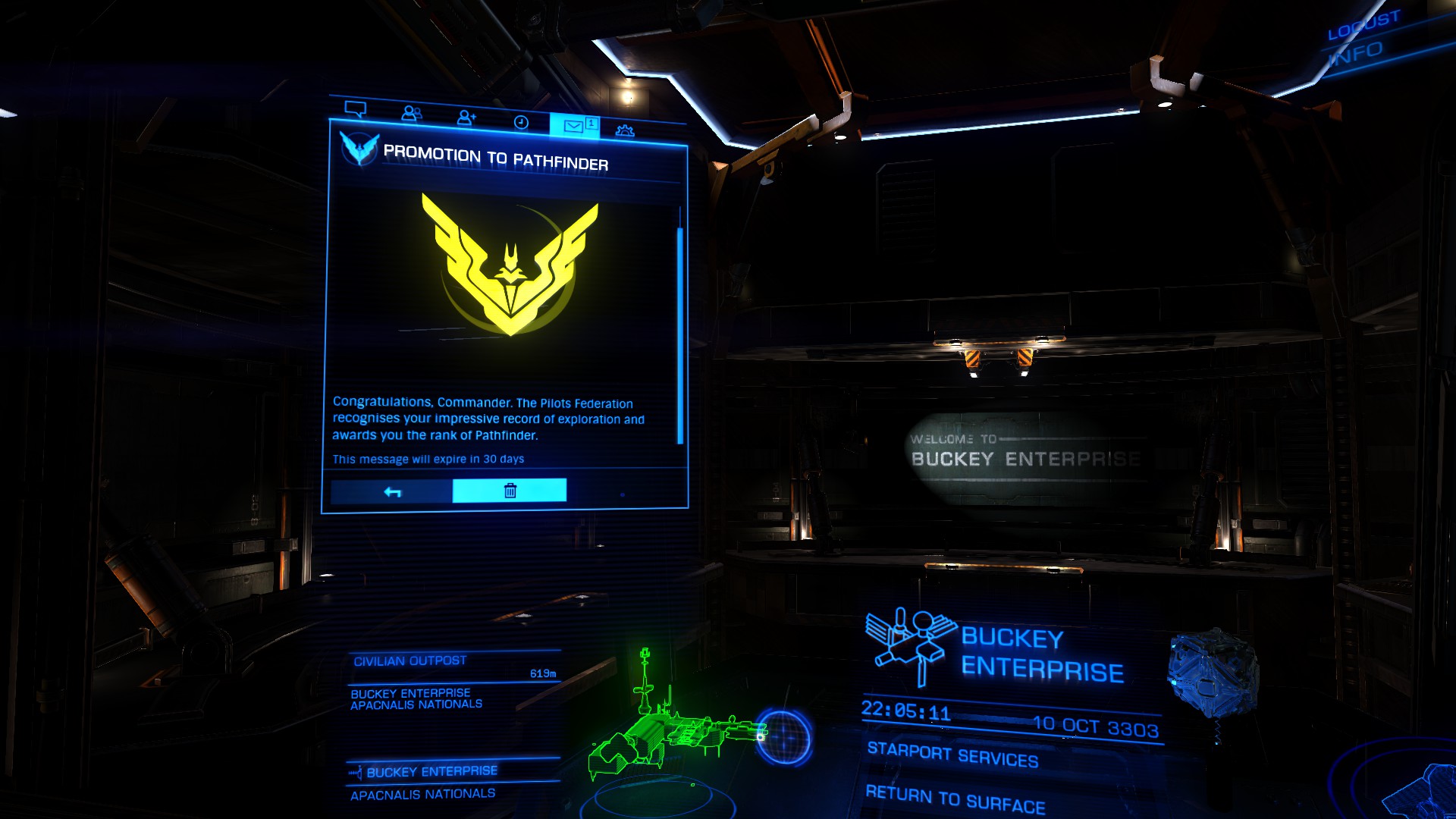Delete the message with the trash button
Screen dimensions: 1456x819
(510, 491)
